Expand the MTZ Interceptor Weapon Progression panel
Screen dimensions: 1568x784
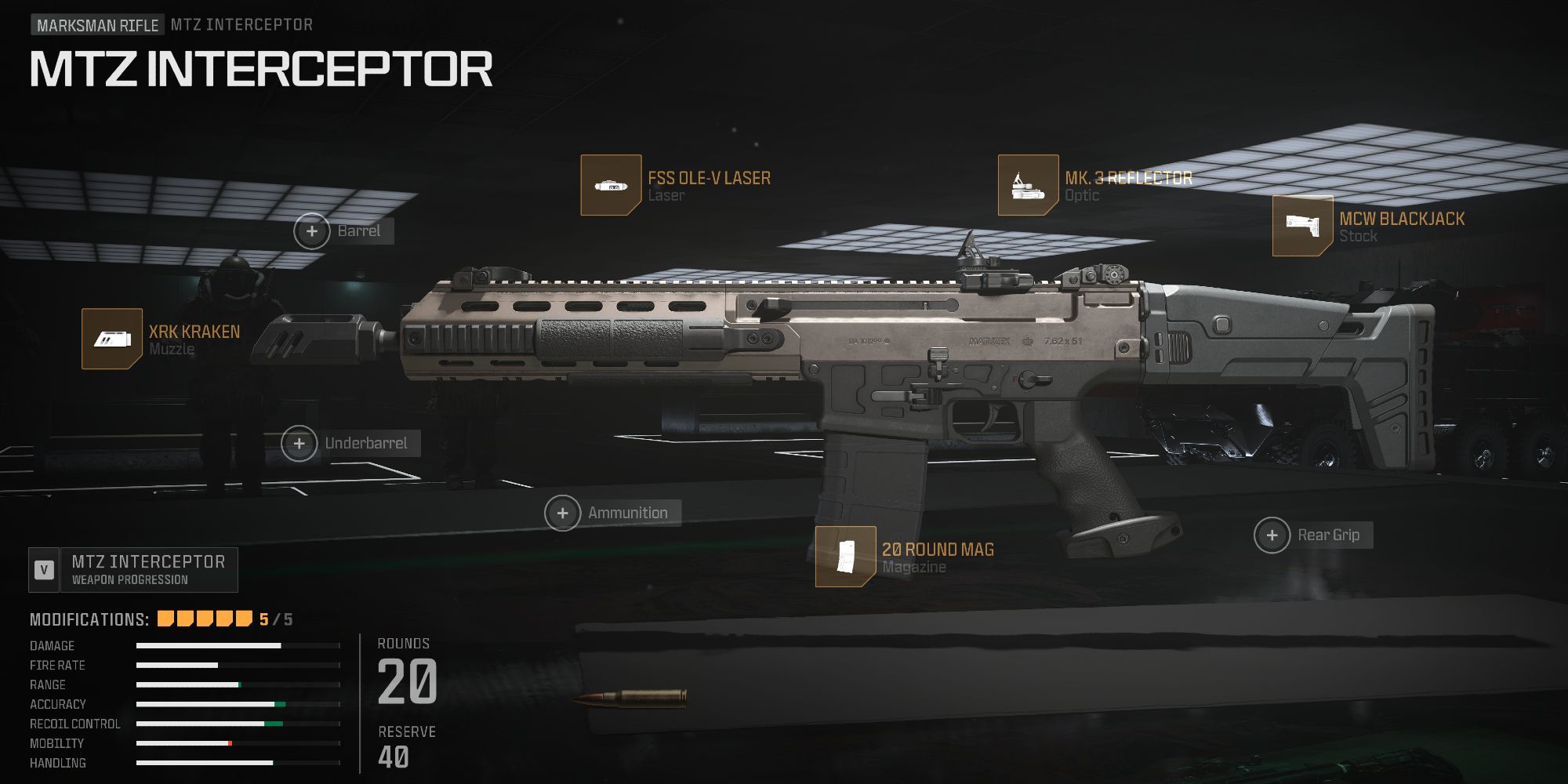(148, 570)
